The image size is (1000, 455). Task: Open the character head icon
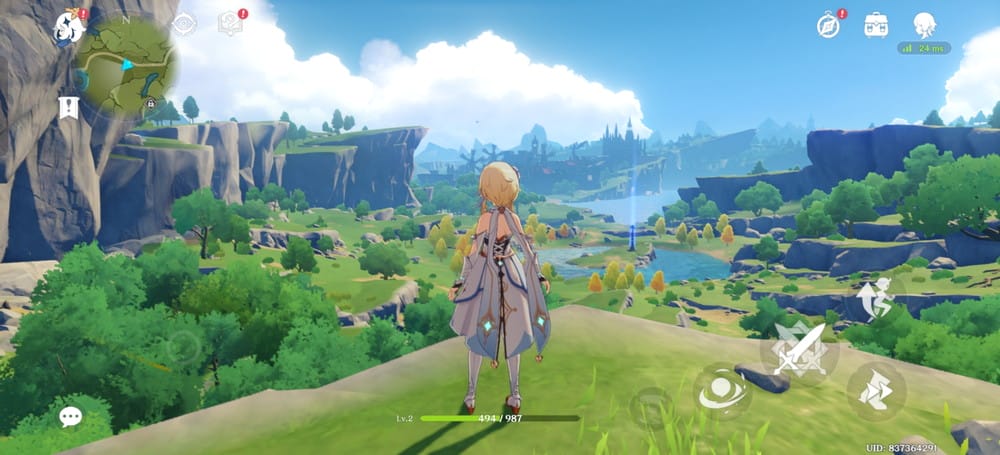(x=924, y=24)
